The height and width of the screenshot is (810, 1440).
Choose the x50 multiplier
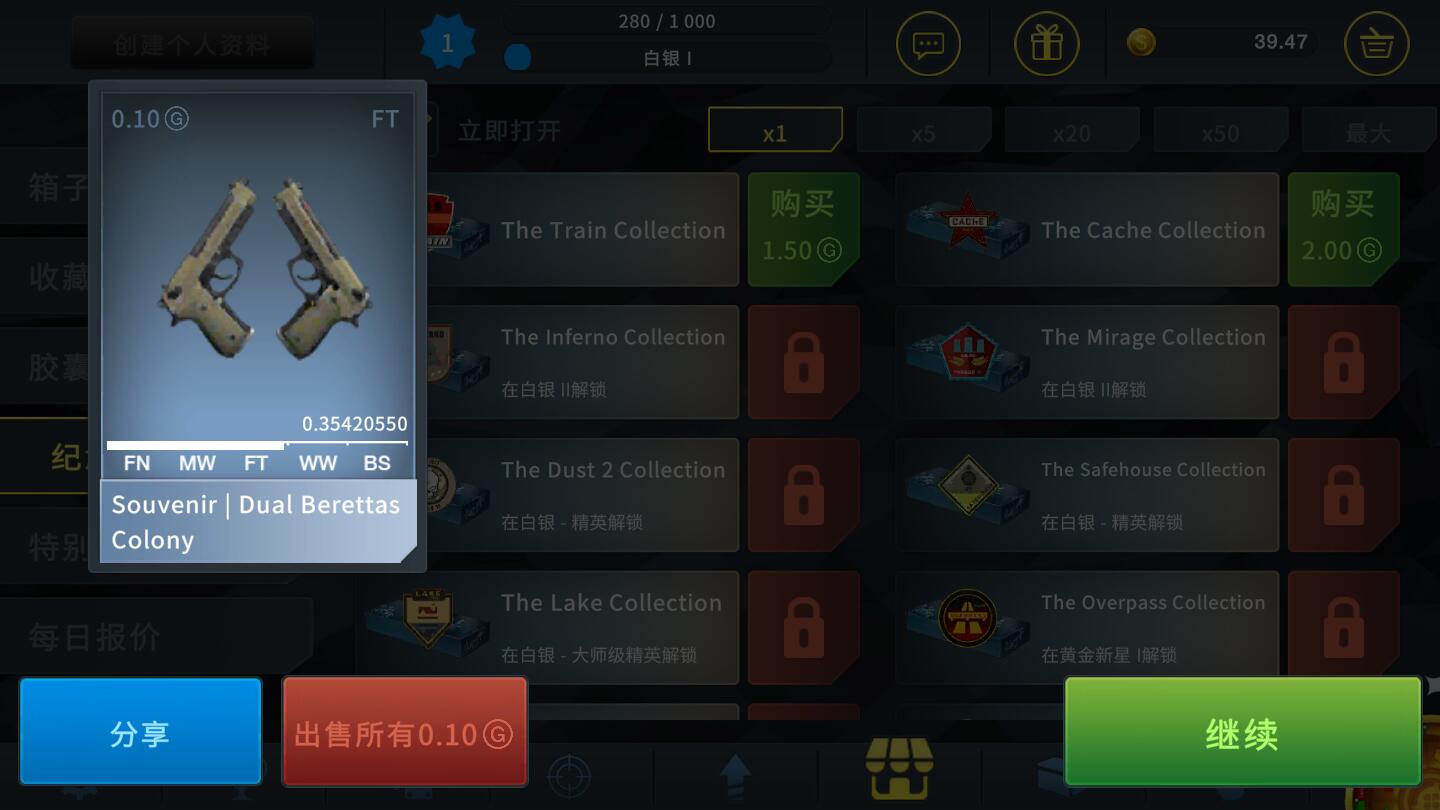[x=1220, y=130]
